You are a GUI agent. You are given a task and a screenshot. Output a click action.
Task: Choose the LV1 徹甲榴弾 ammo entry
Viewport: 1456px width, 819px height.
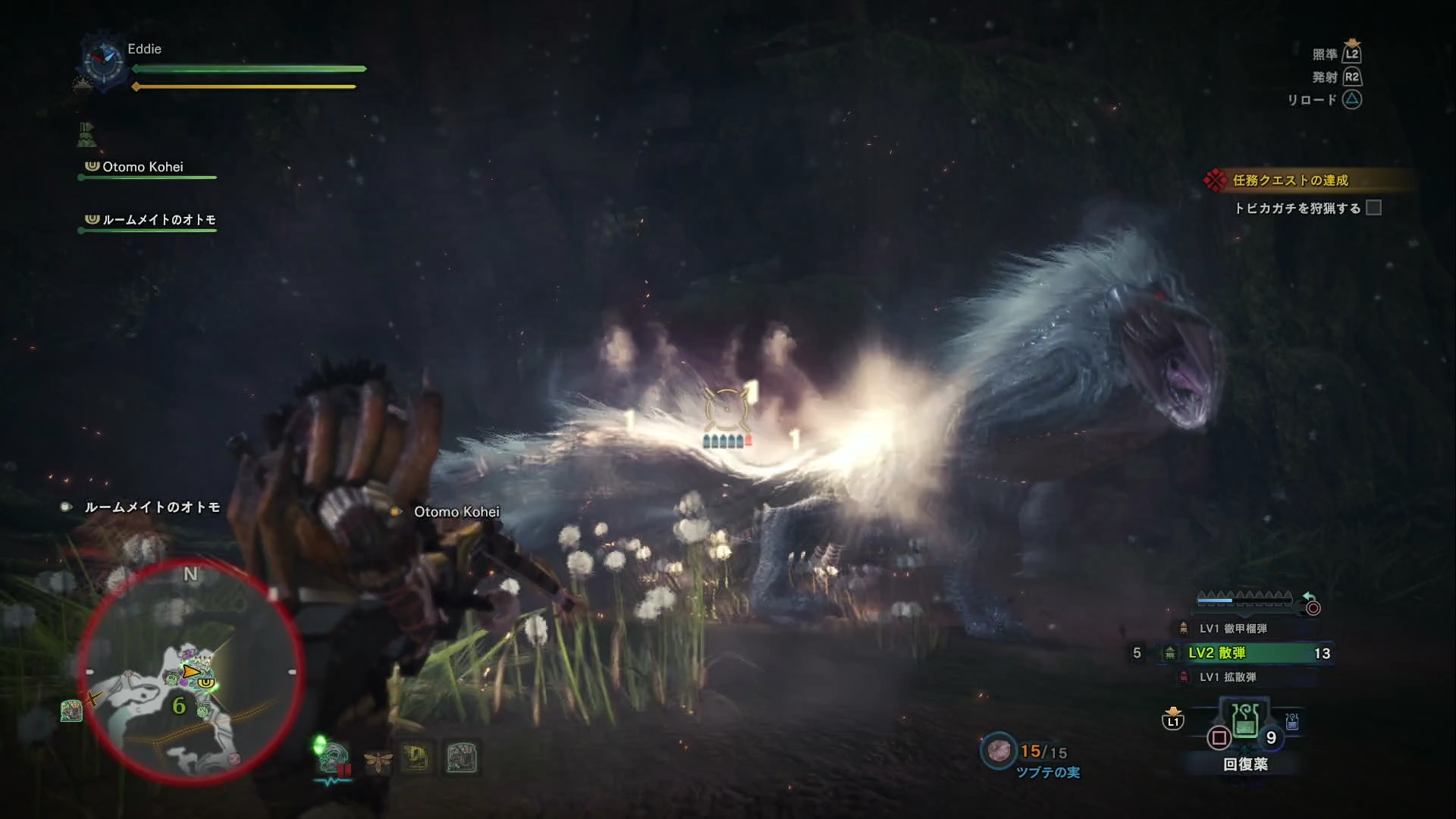pyautogui.click(x=1232, y=629)
